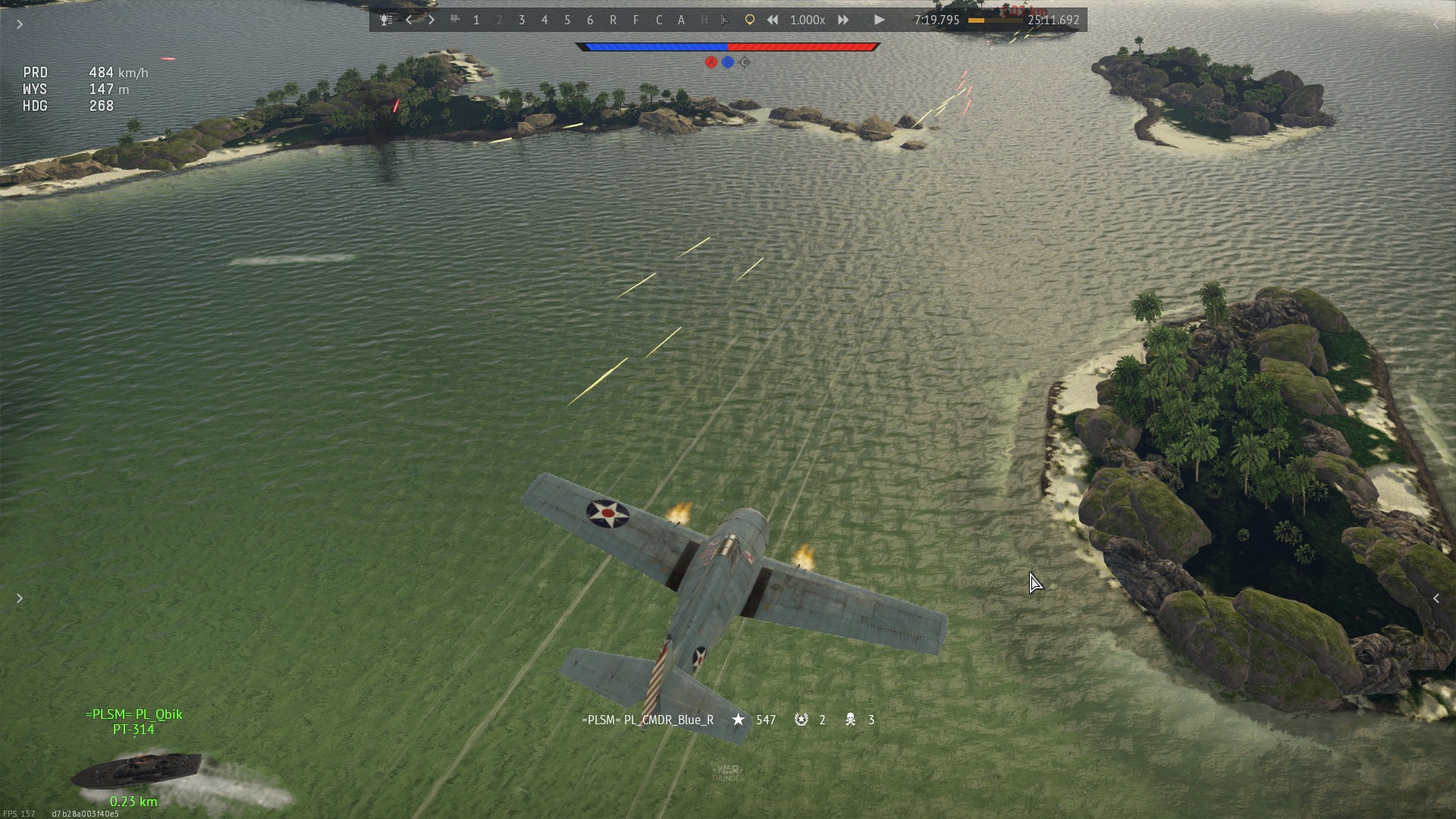Screen dimensions: 1456x819
Task: Click the R camera mode button
Action: 613,20
